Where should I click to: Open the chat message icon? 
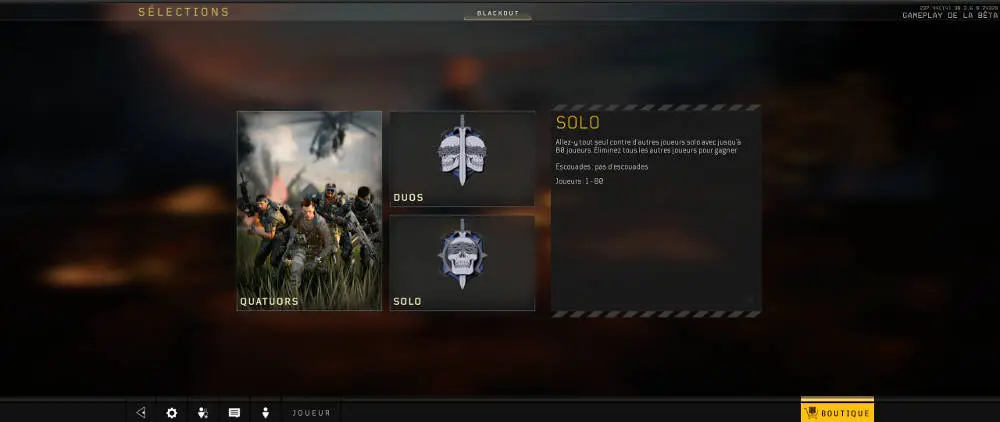(234, 412)
